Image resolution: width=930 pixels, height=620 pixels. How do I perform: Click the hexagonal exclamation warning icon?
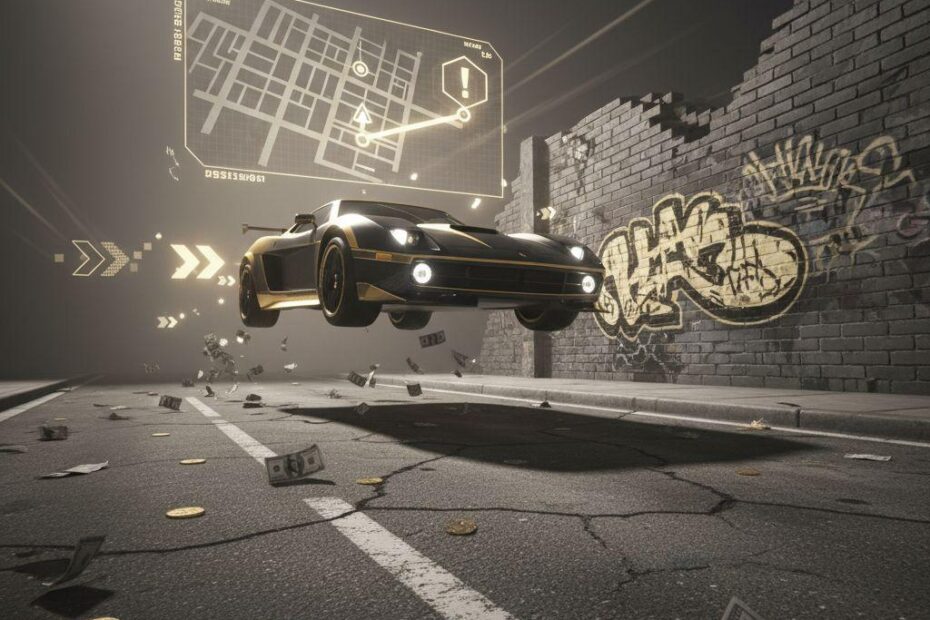click(463, 80)
